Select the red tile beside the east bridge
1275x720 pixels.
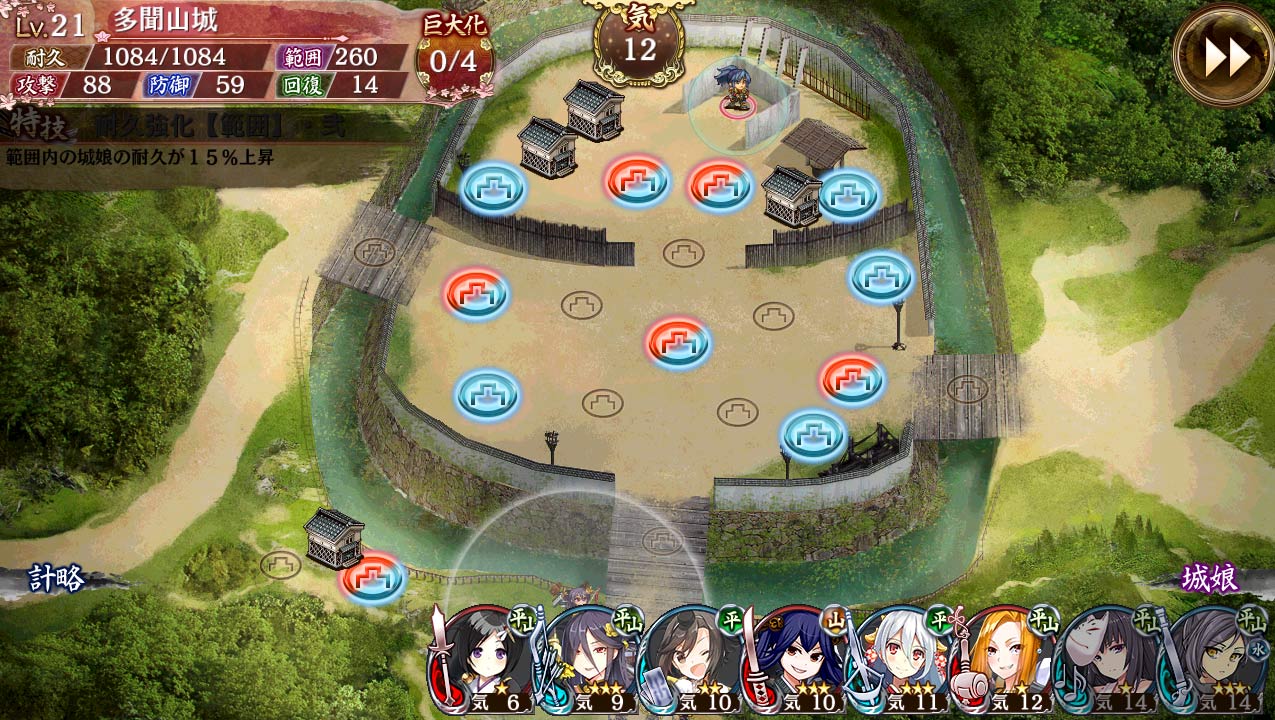[852, 378]
